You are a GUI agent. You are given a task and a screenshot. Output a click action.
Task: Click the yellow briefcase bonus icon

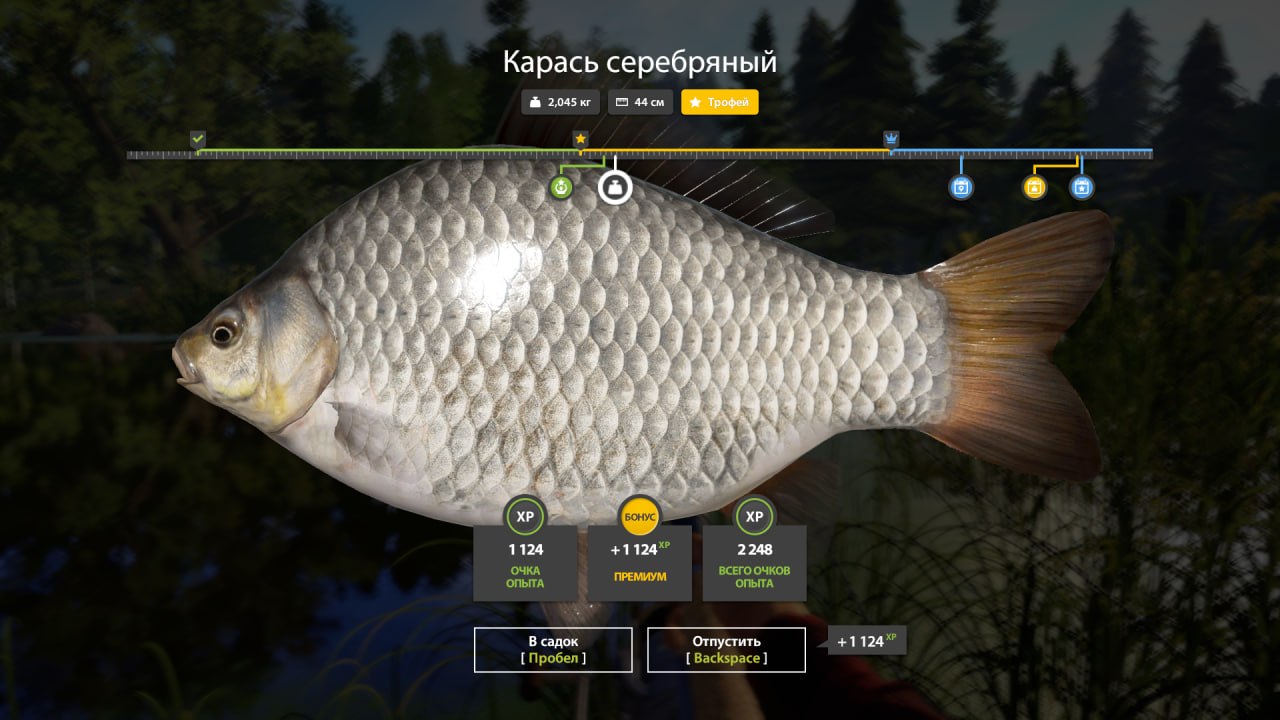click(x=1034, y=187)
